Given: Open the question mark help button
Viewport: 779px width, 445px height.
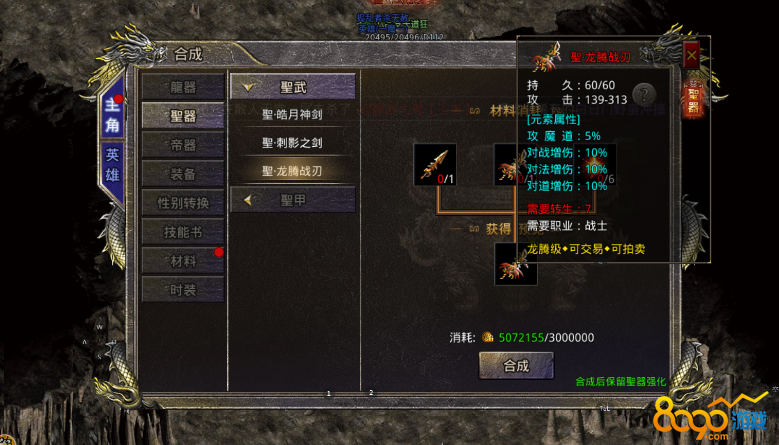Looking at the screenshot, I should click(646, 95).
